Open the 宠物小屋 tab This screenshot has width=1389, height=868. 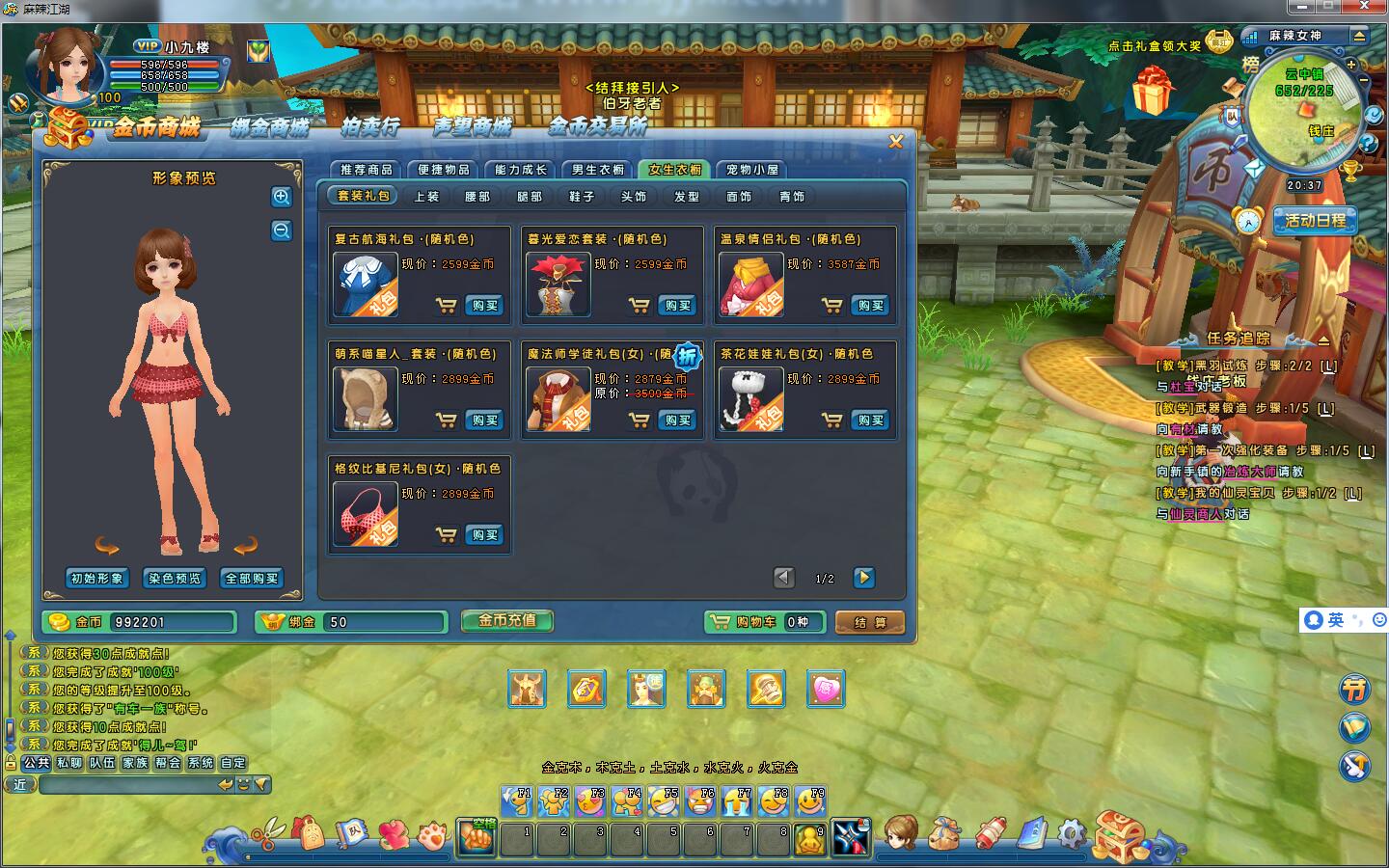click(x=752, y=170)
